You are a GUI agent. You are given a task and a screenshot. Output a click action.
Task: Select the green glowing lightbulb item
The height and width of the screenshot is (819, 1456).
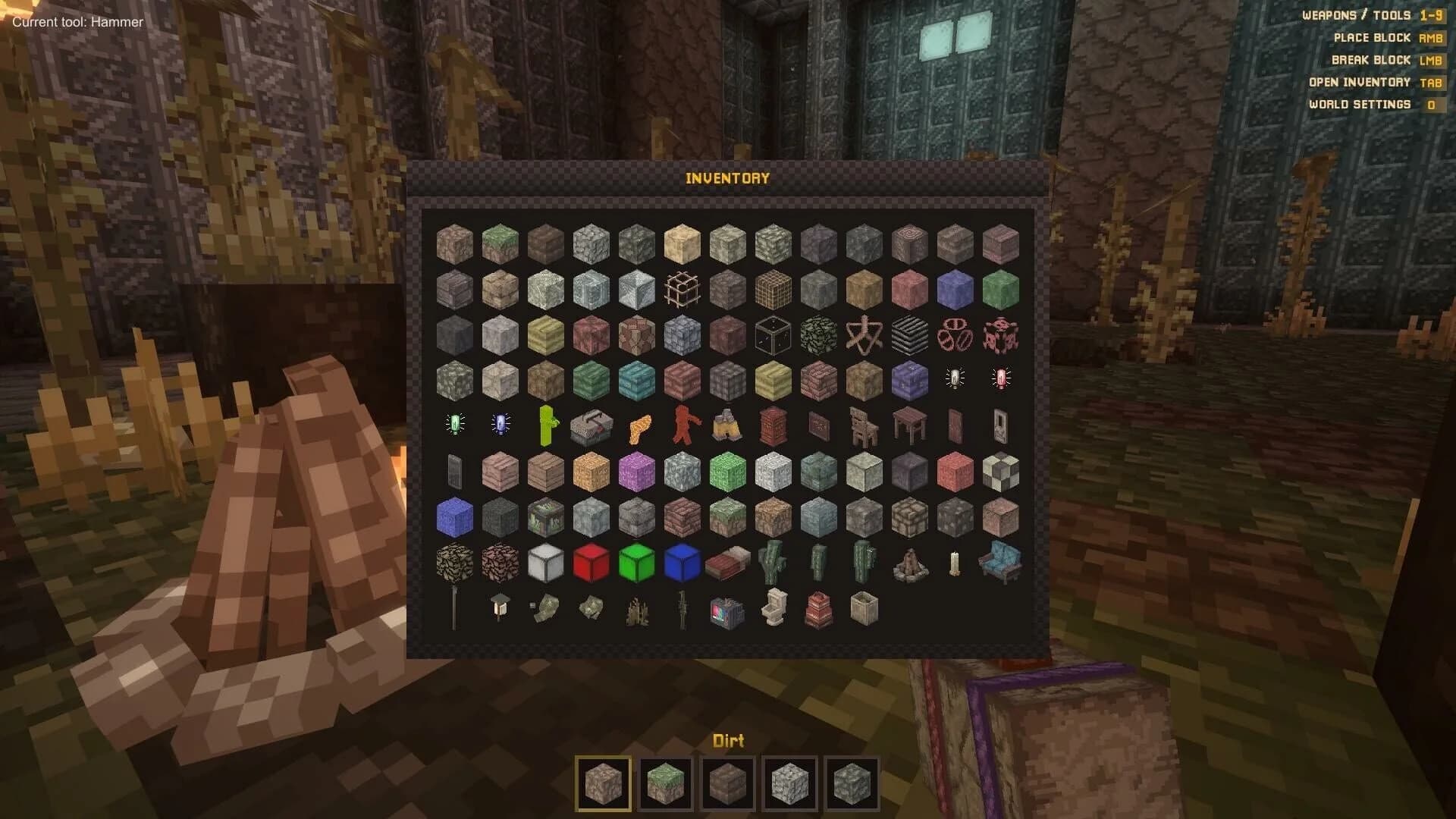[x=453, y=422]
